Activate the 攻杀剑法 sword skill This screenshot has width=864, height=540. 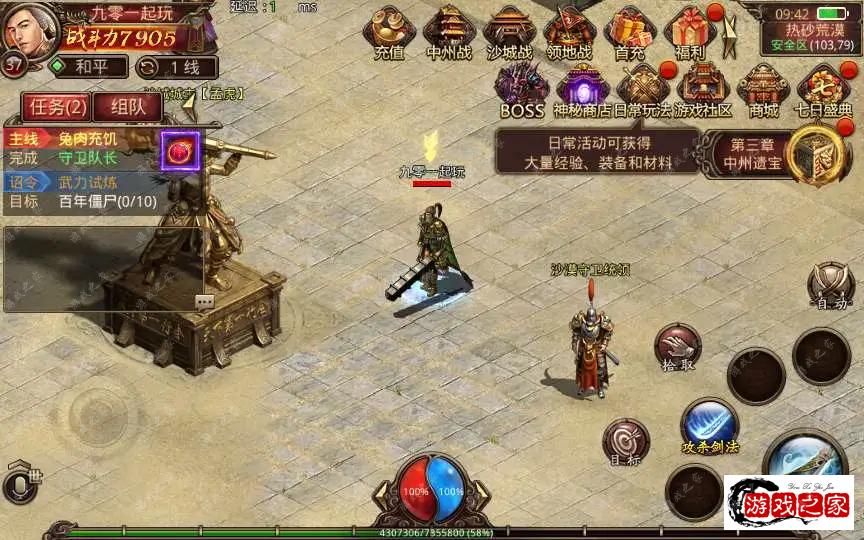click(710, 425)
